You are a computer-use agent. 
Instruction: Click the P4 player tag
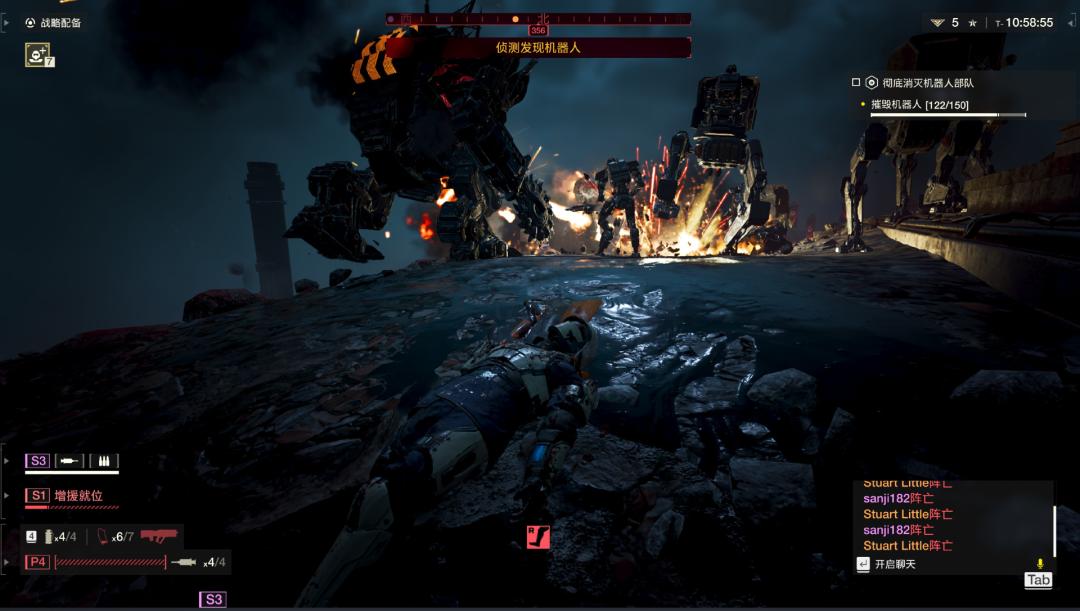pyautogui.click(x=38, y=562)
